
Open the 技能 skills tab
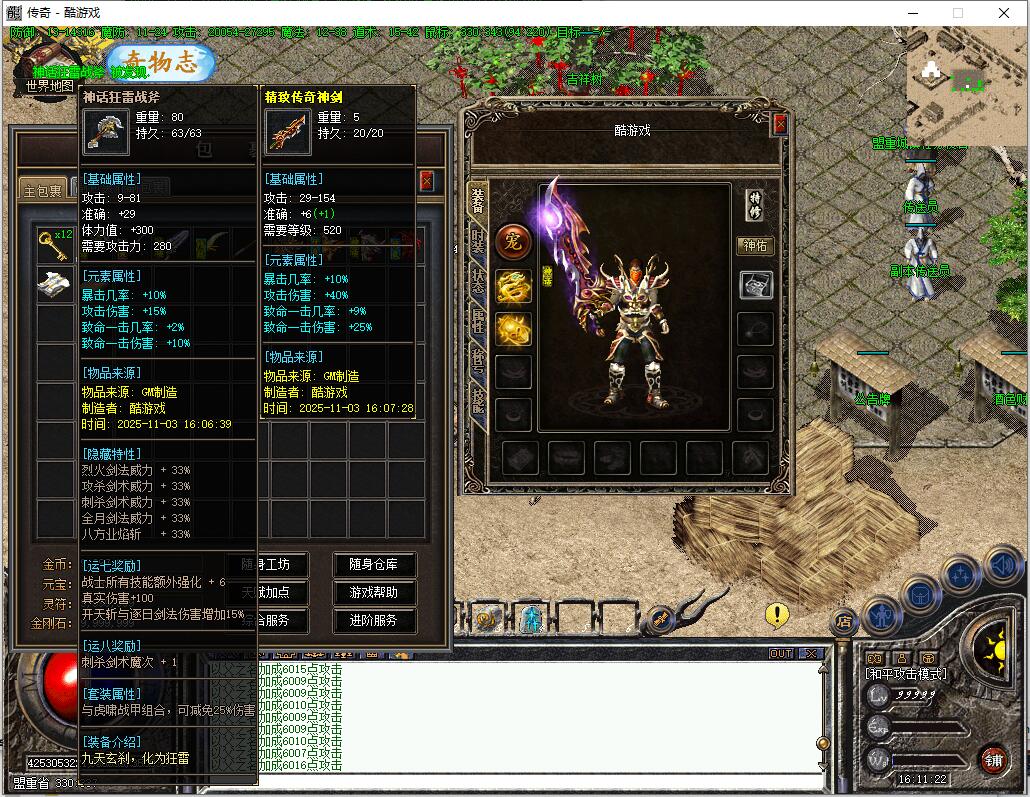[478, 398]
